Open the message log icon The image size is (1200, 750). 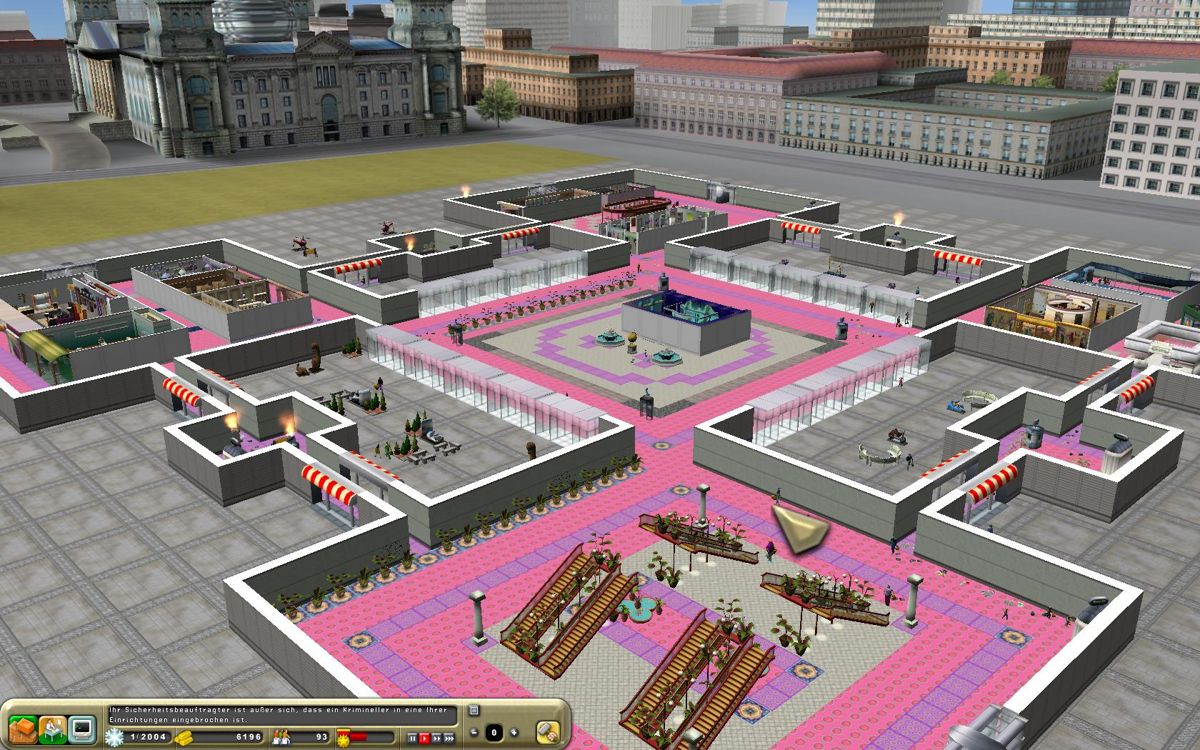473,712
